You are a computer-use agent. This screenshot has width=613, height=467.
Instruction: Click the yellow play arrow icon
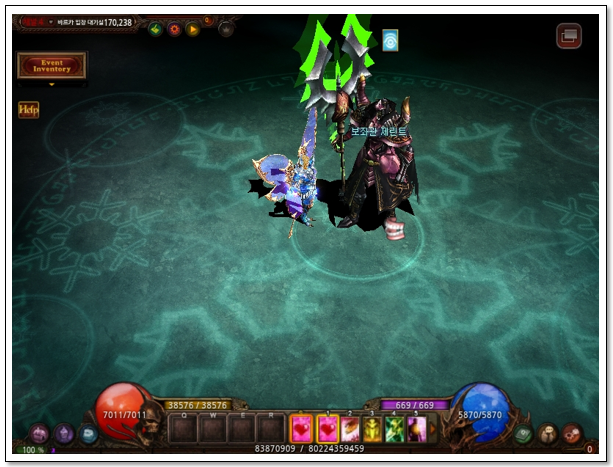pyautogui.click(x=192, y=28)
